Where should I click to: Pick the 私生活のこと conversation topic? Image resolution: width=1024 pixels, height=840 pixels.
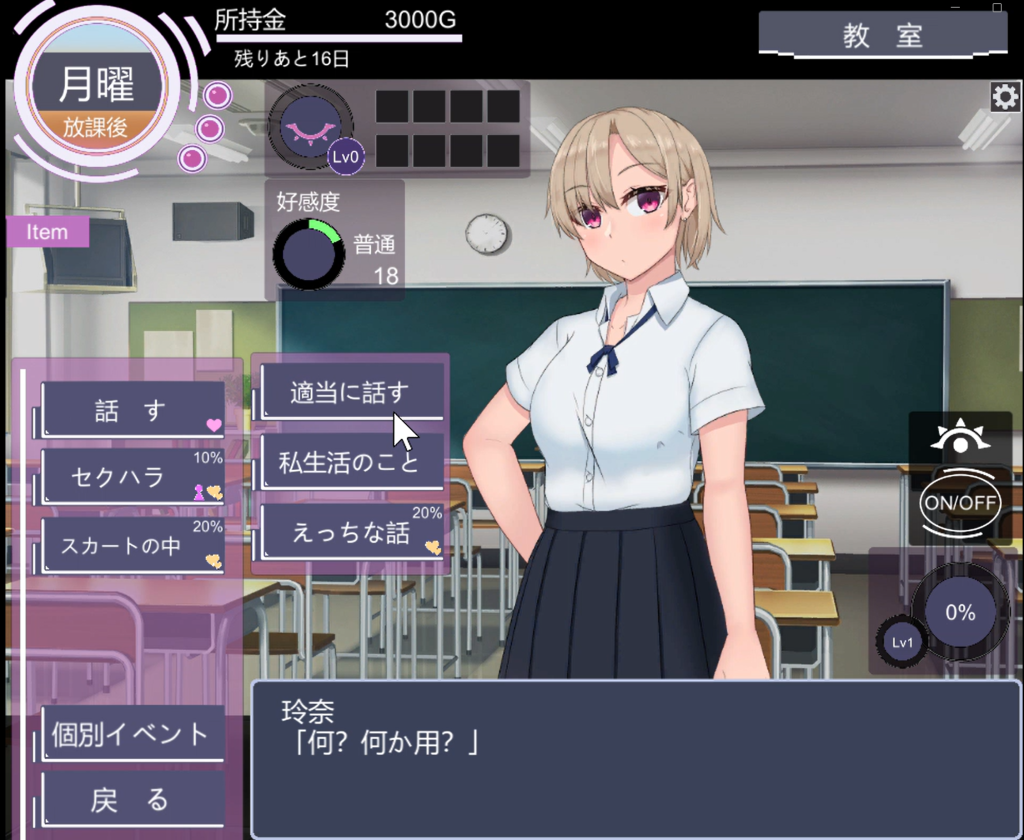(x=350, y=463)
